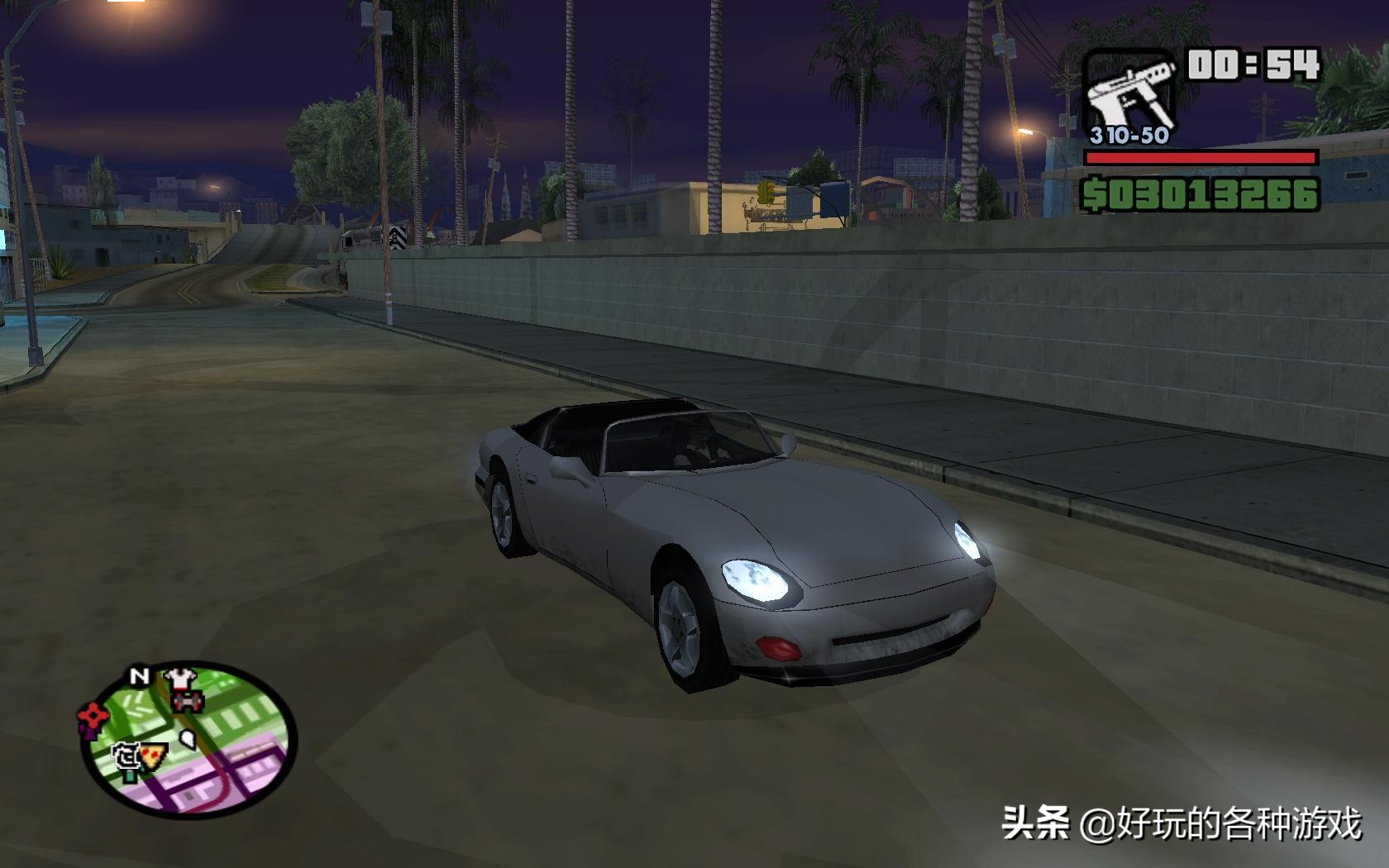Click the red gang marker on minimap
The height and width of the screenshot is (868, 1389).
(x=93, y=716)
